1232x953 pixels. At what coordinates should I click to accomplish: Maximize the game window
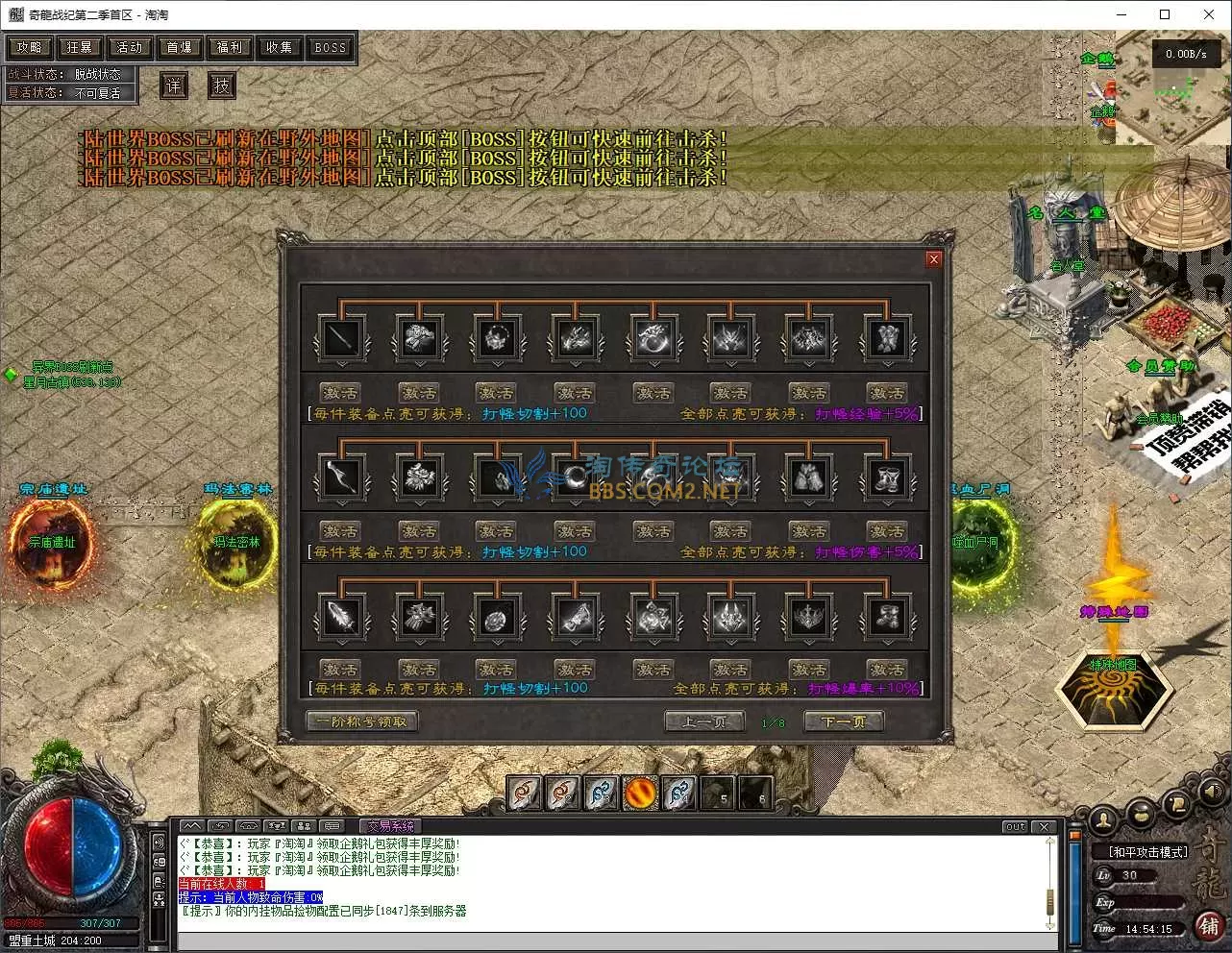coord(1165,14)
